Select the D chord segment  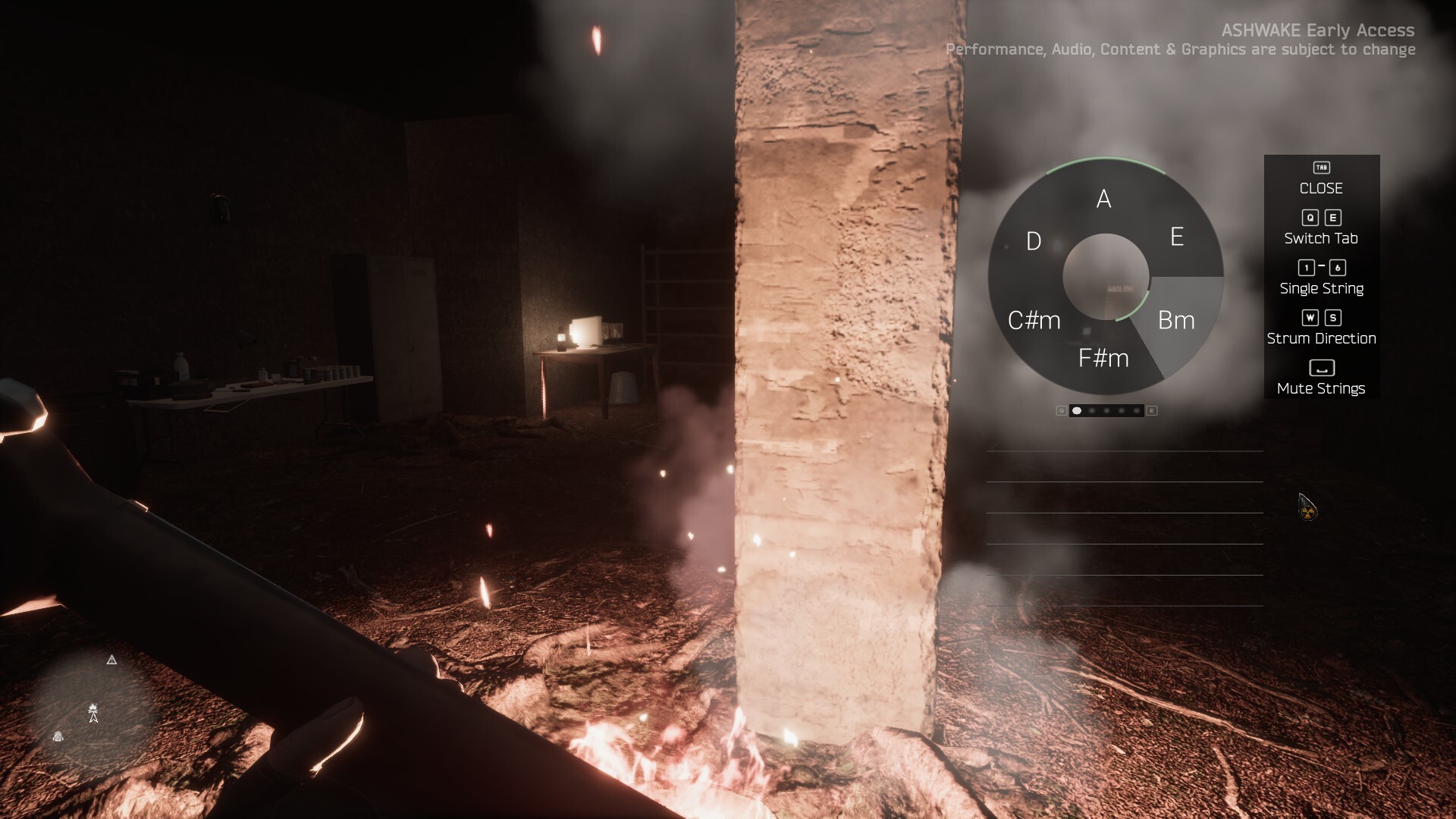[x=1034, y=241]
